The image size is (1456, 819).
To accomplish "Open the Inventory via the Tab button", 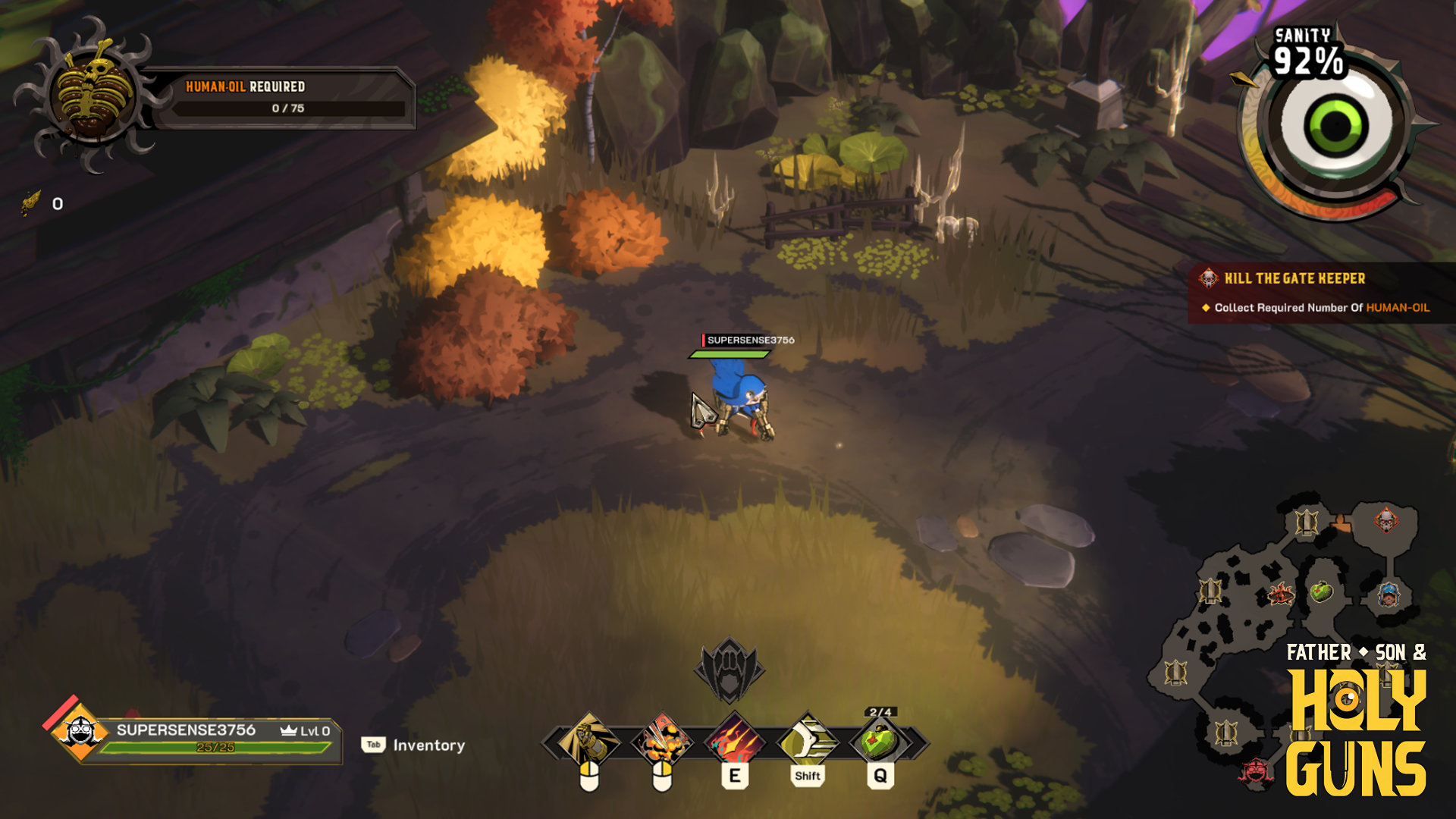I will [372, 745].
